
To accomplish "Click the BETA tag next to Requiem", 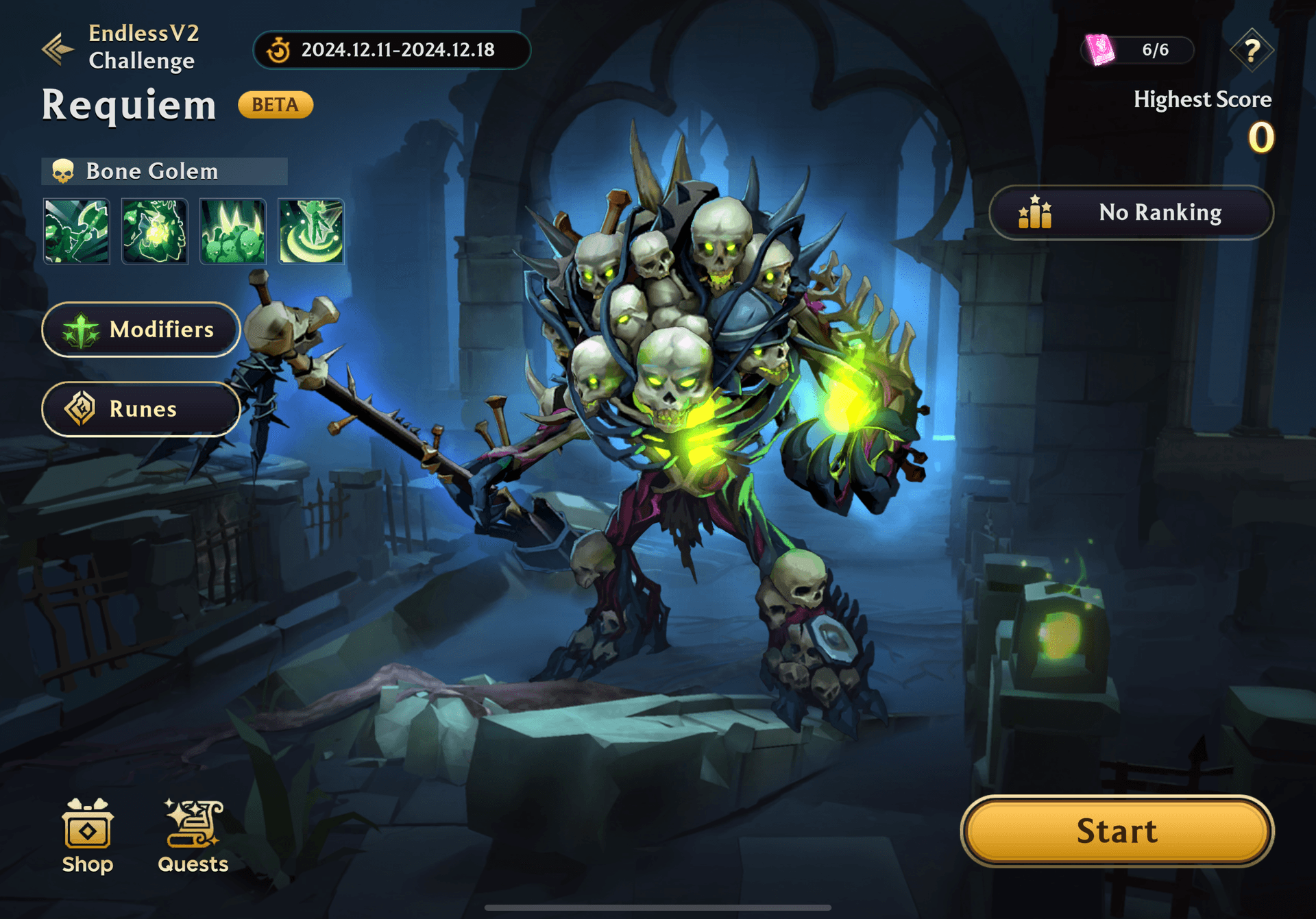I will (x=276, y=104).
